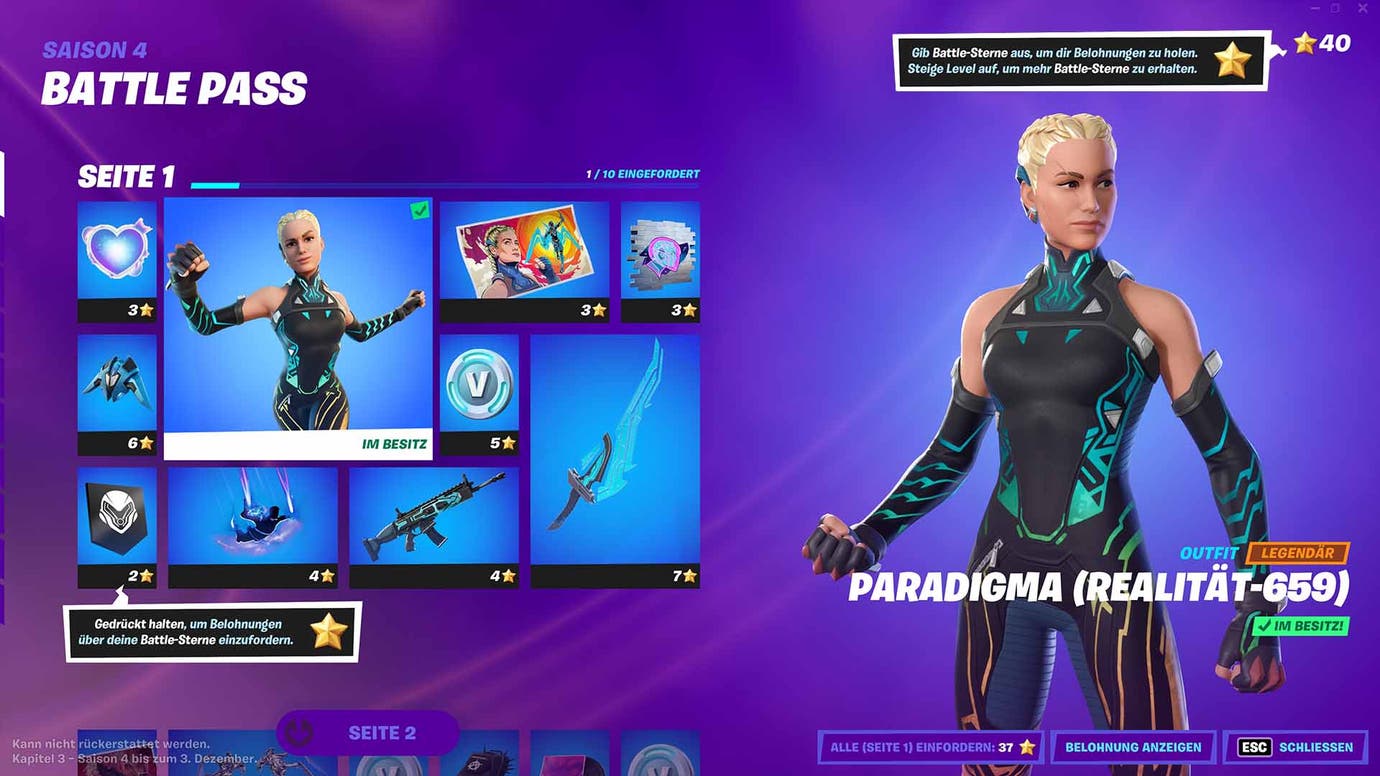Screen dimensions: 1380x776
Task: Open Belohnung anzeigen
Action: tap(1133, 747)
